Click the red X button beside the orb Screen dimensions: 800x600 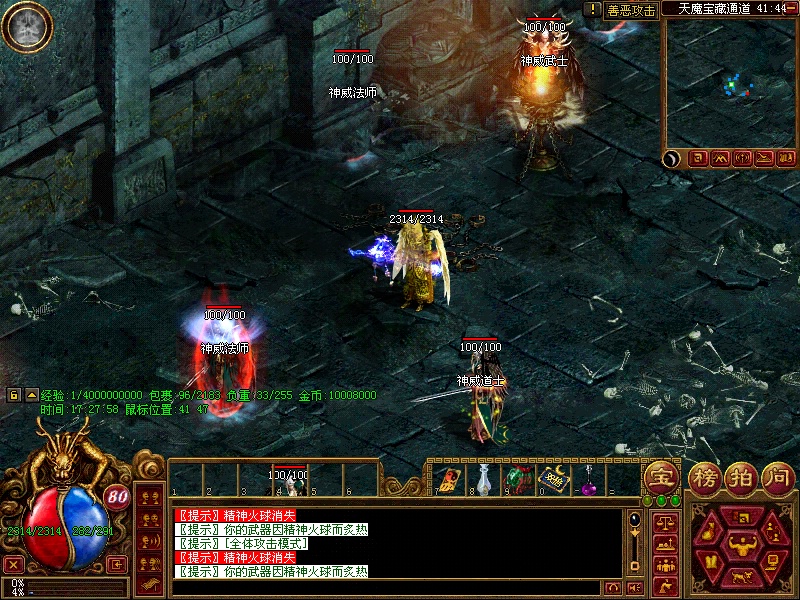click(14, 564)
